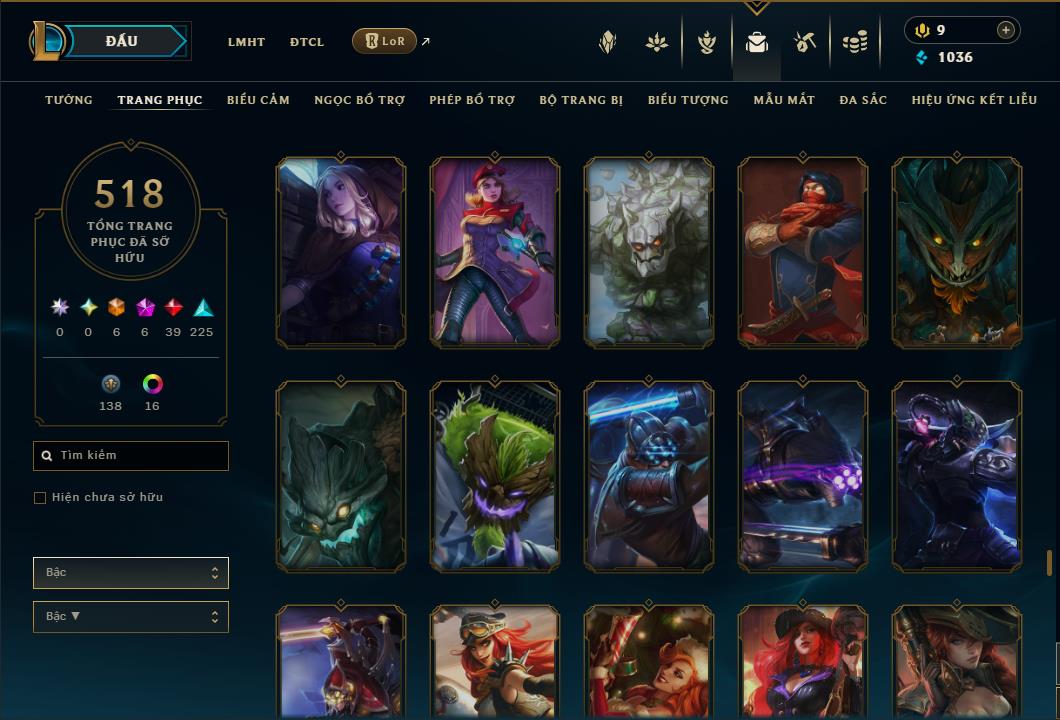Open the coin stack store icon
Screen dimensions: 1060x720
[854, 42]
